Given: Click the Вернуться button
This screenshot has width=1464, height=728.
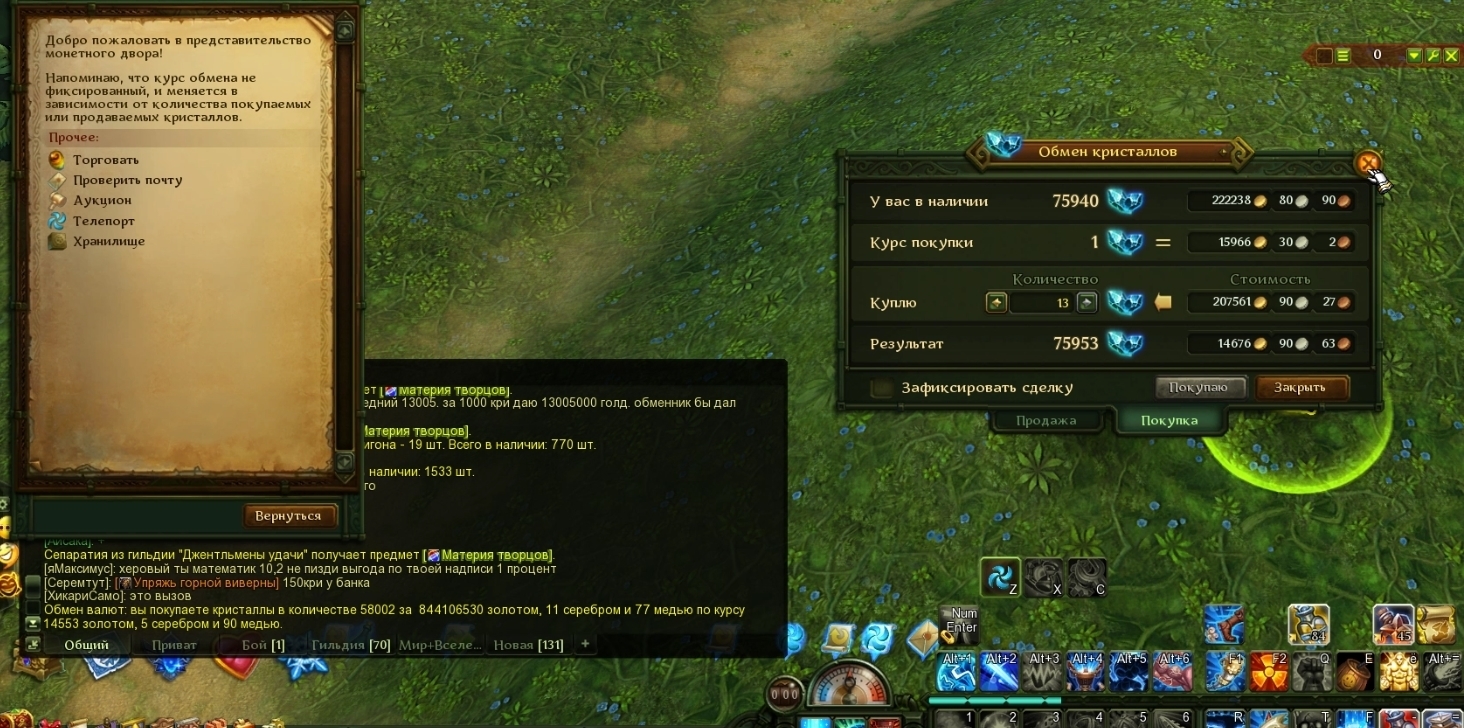Looking at the screenshot, I should (288, 516).
